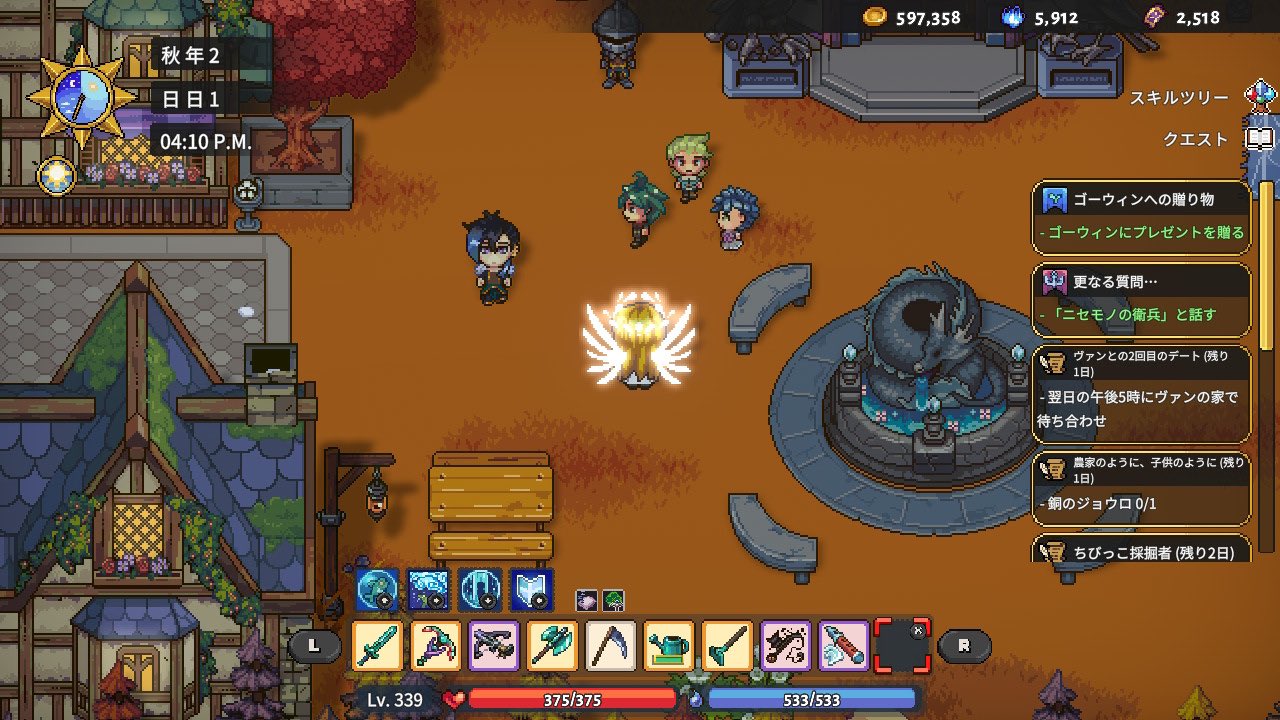The height and width of the screenshot is (720, 1280).
Task: Activate the white shield skill icon
Action: (x=531, y=589)
